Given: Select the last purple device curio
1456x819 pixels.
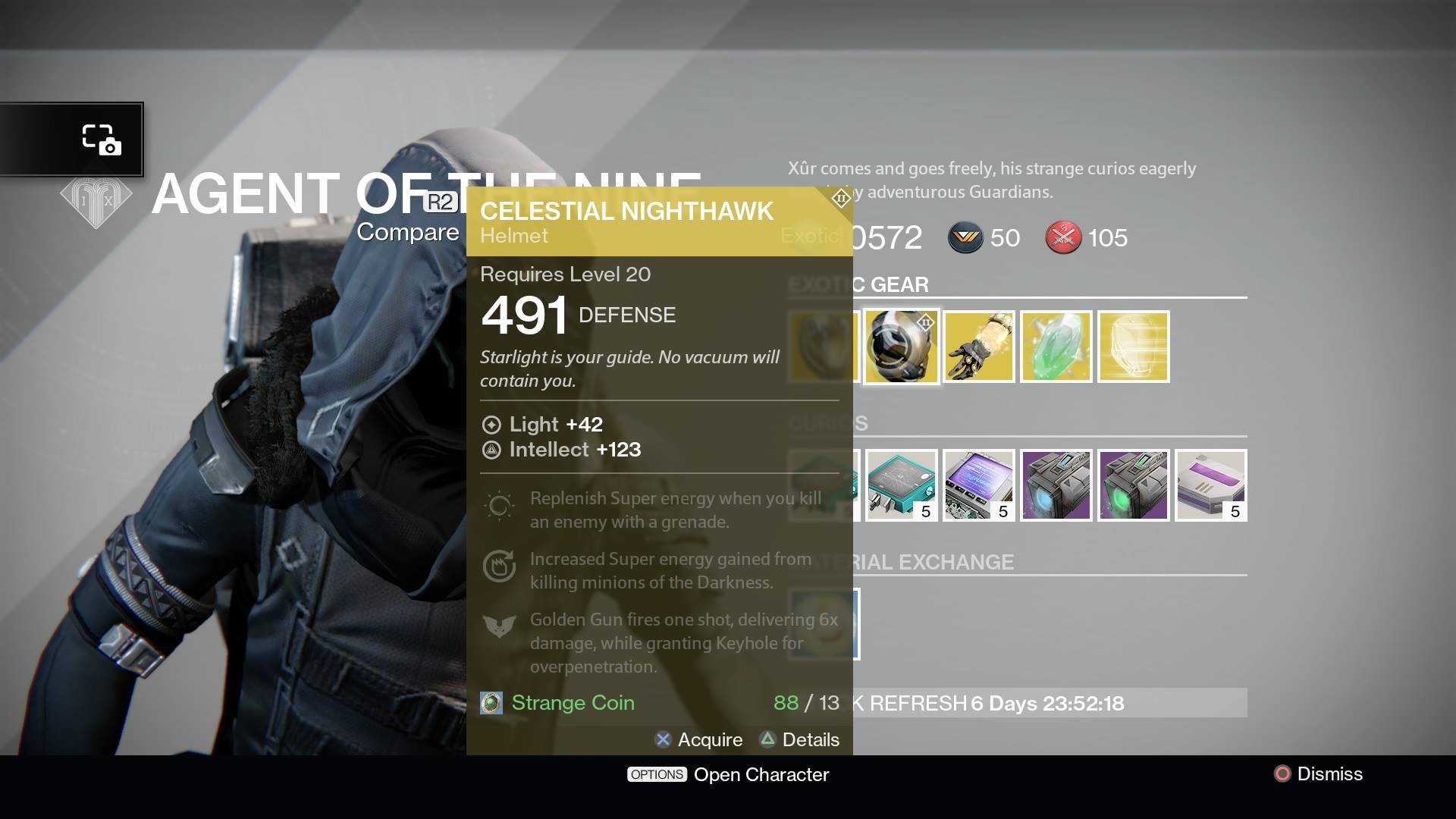Looking at the screenshot, I should pos(1210,485).
